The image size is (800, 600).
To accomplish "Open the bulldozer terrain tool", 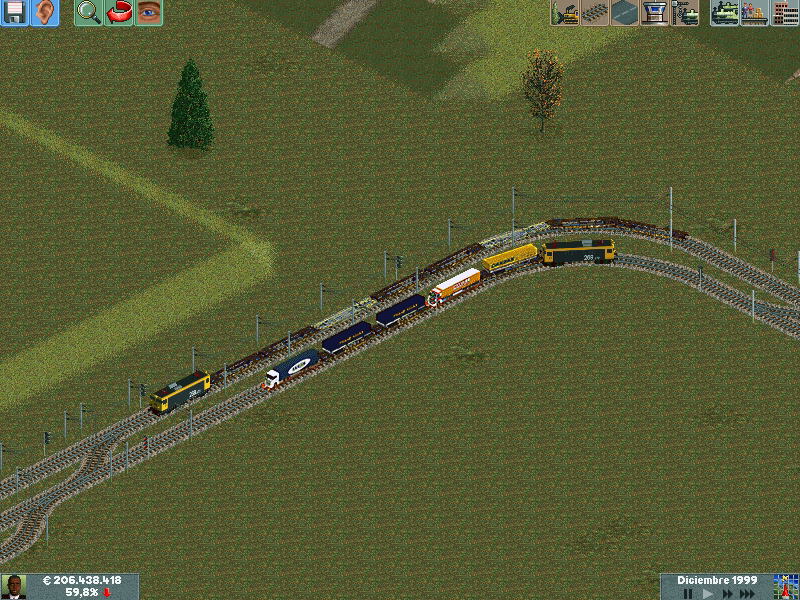I will (565, 13).
